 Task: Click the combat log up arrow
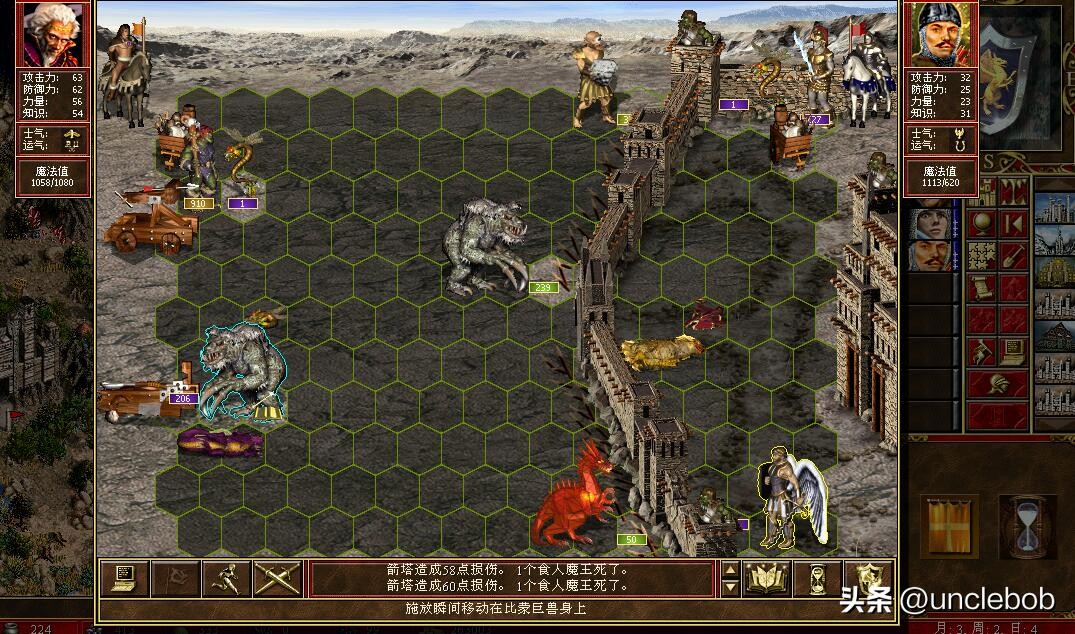(730, 570)
